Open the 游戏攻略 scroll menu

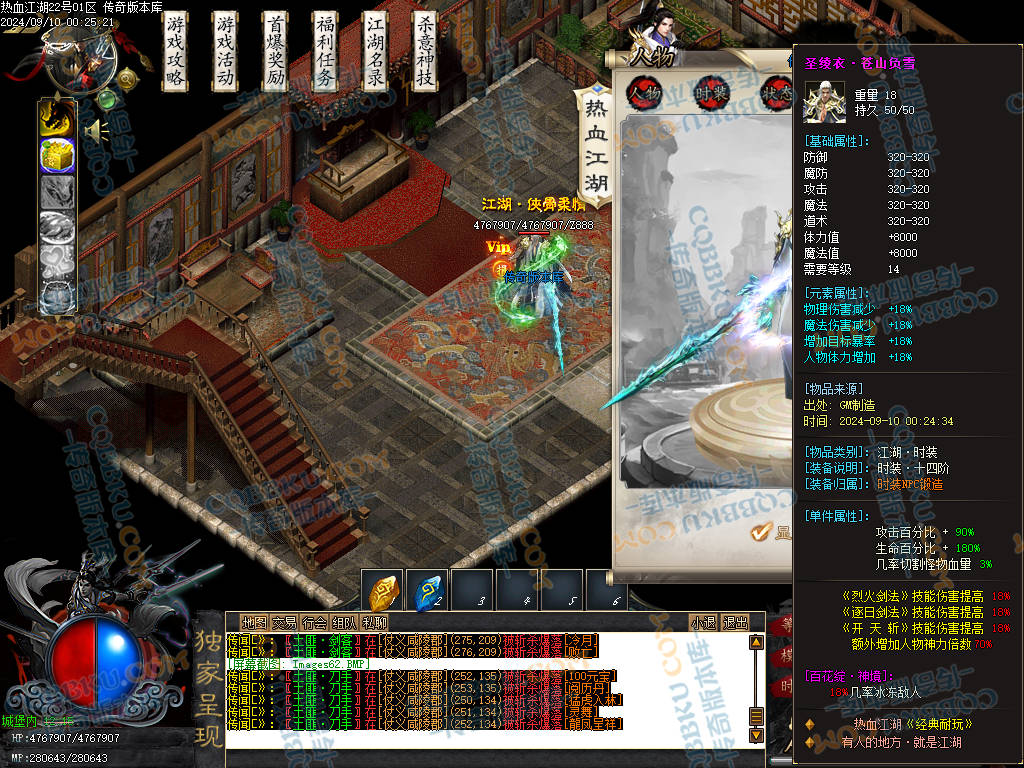click(x=176, y=51)
